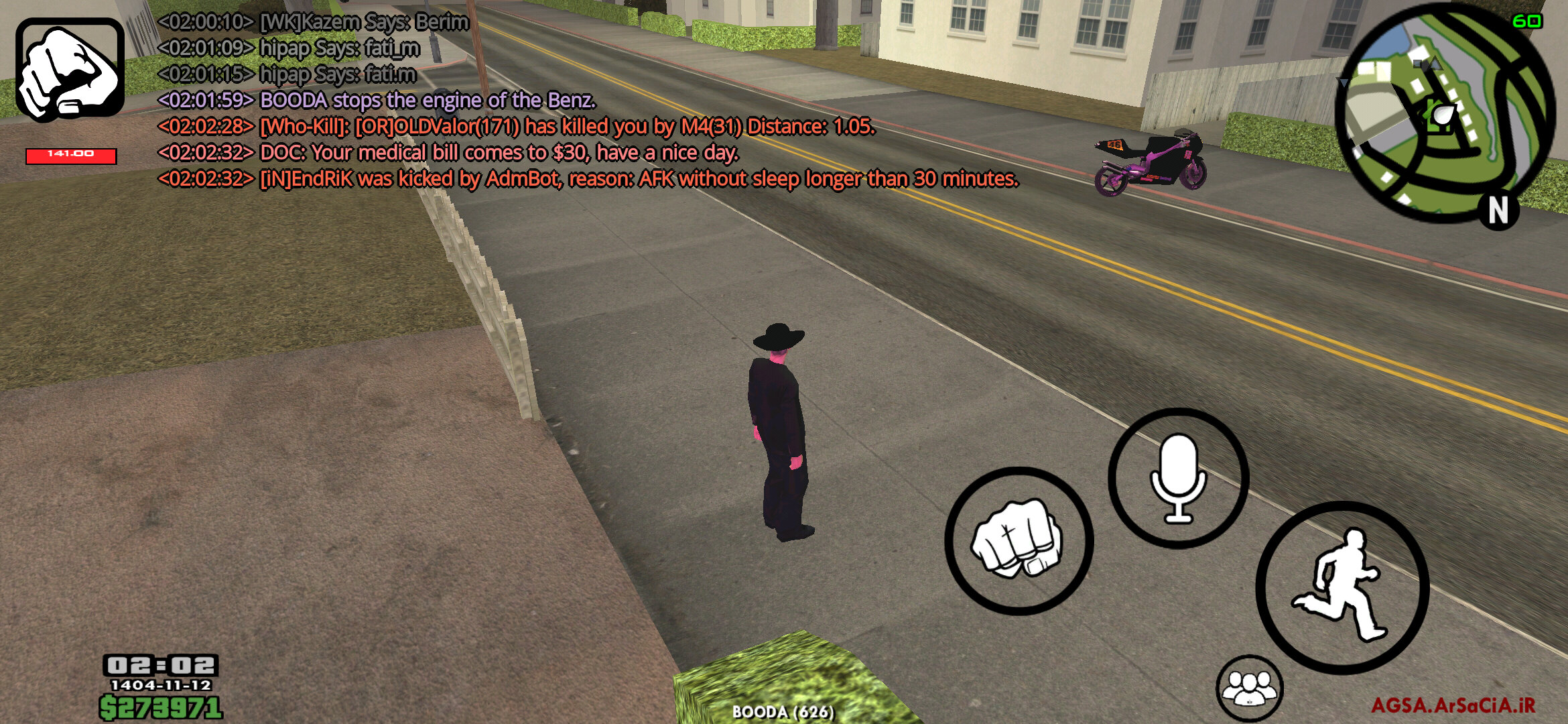The width and height of the screenshot is (1568, 724).
Task: Tap the sprint running man button
Action: 1342,587
